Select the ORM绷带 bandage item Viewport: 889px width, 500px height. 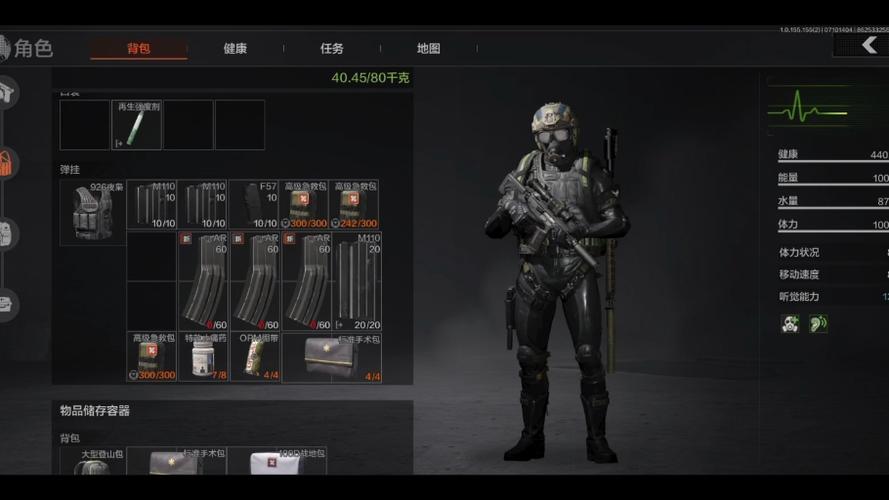pyautogui.click(x=255, y=357)
